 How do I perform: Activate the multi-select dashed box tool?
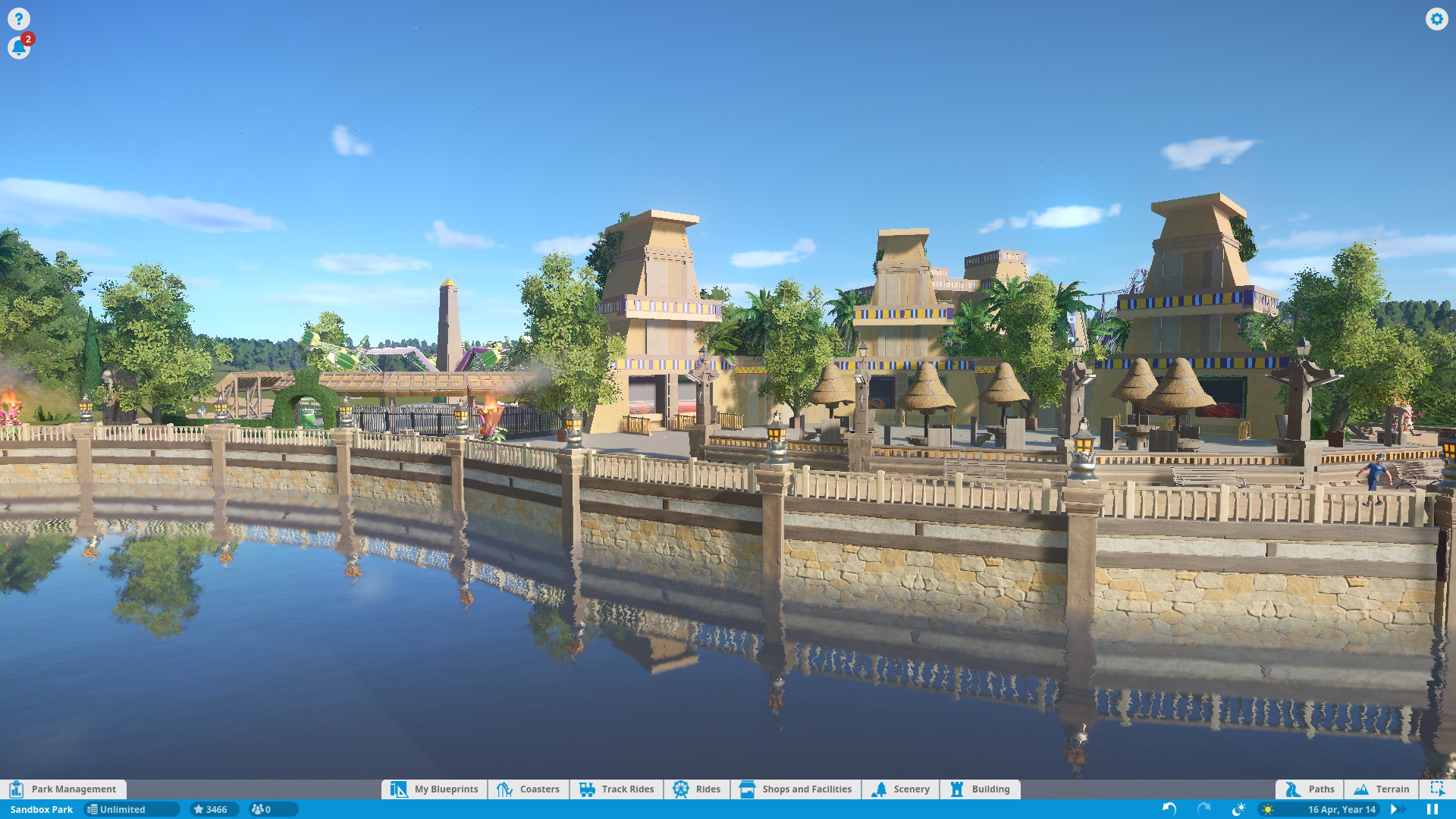click(x=1437, y=789)
